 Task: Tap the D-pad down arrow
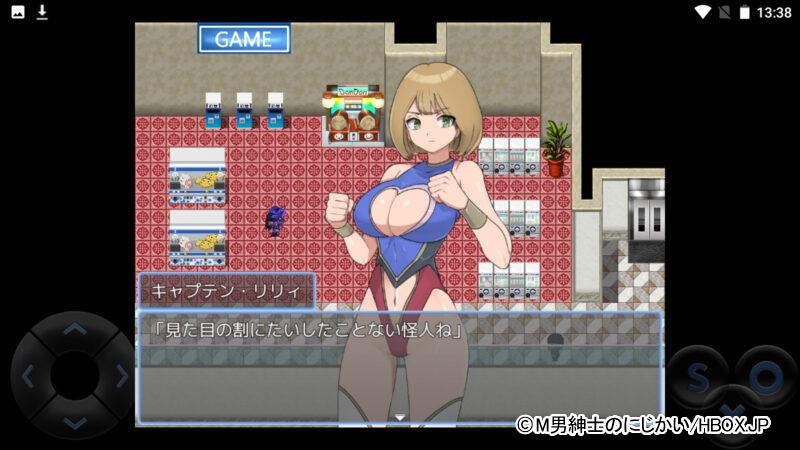tap(75, 423)
